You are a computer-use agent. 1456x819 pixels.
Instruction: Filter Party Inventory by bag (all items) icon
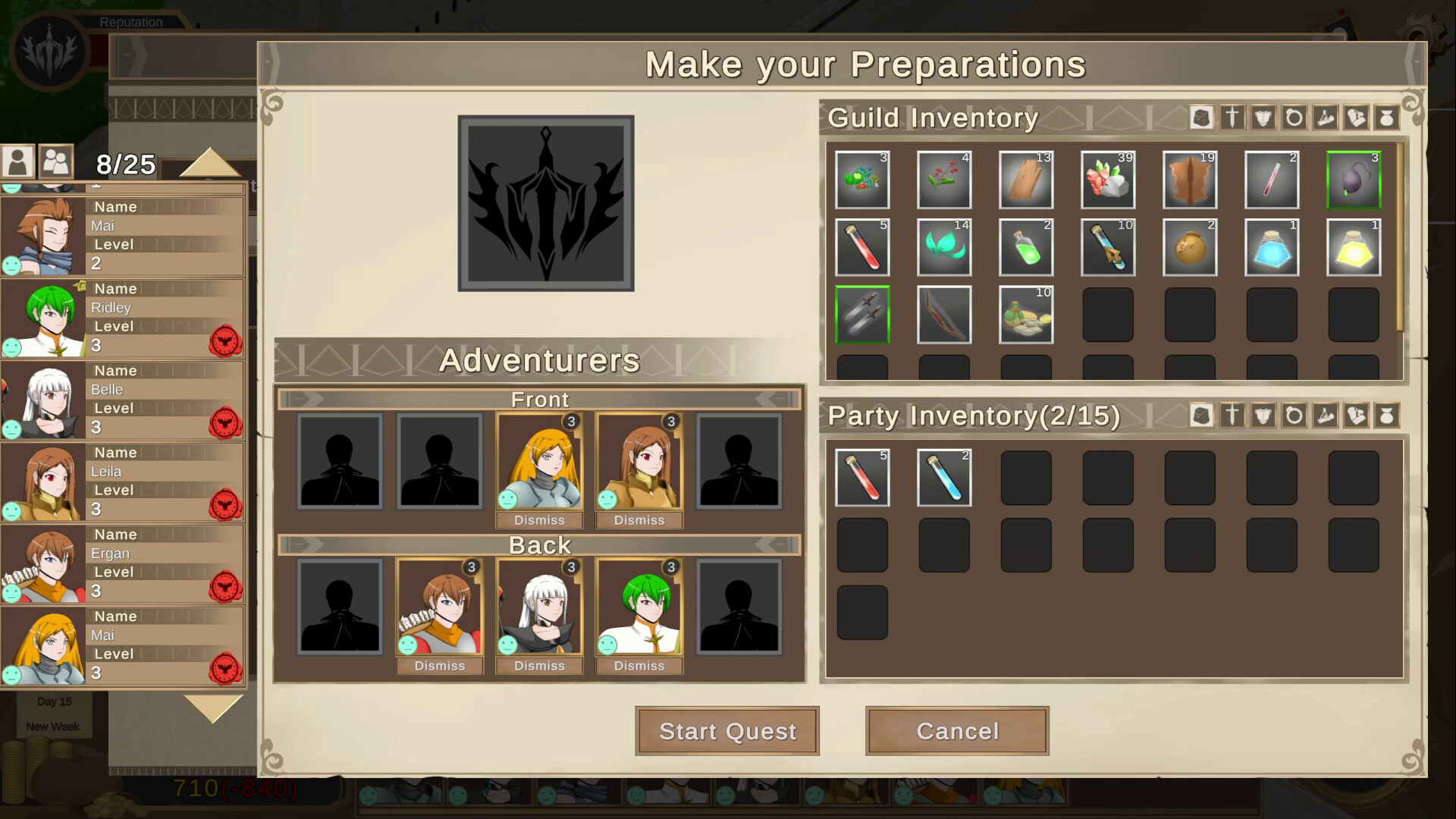tap(1201, 416)
